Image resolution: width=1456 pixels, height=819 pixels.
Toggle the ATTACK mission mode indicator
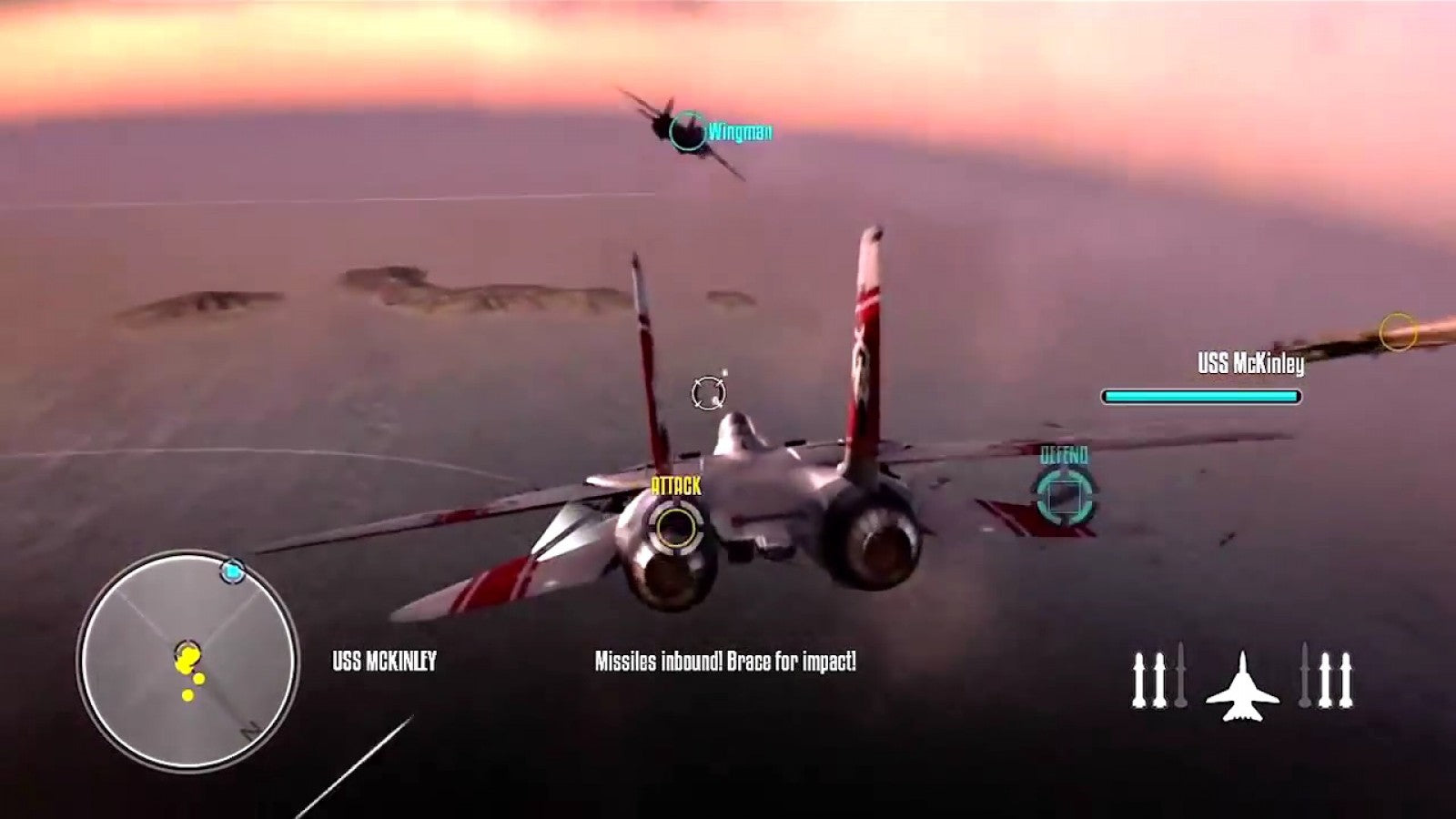tap(675, 486)
